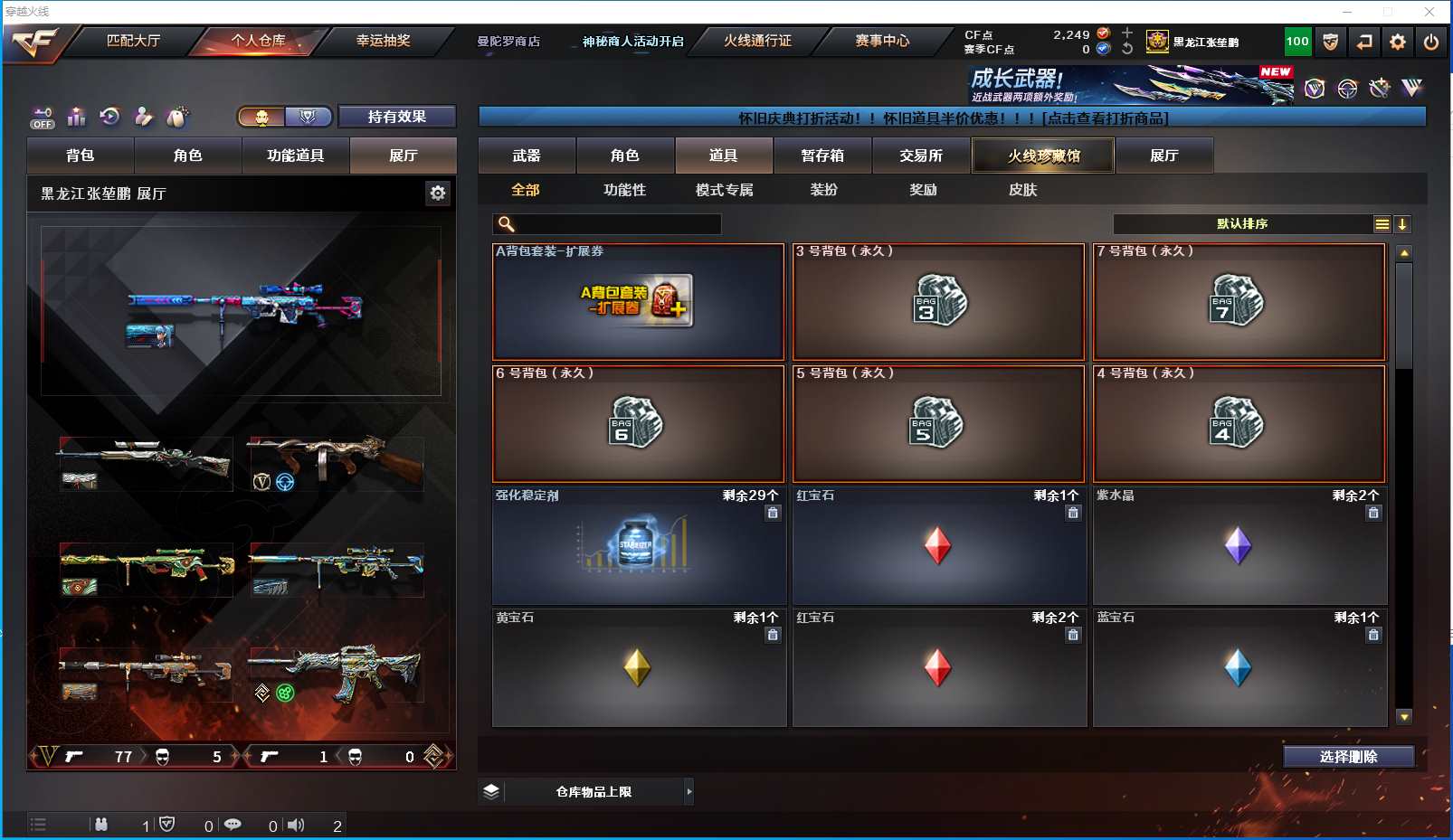Select the 强化稳定剂 stabilizer item
The width and height of the screenshot is (1453, 840).
tap(638, 546)
